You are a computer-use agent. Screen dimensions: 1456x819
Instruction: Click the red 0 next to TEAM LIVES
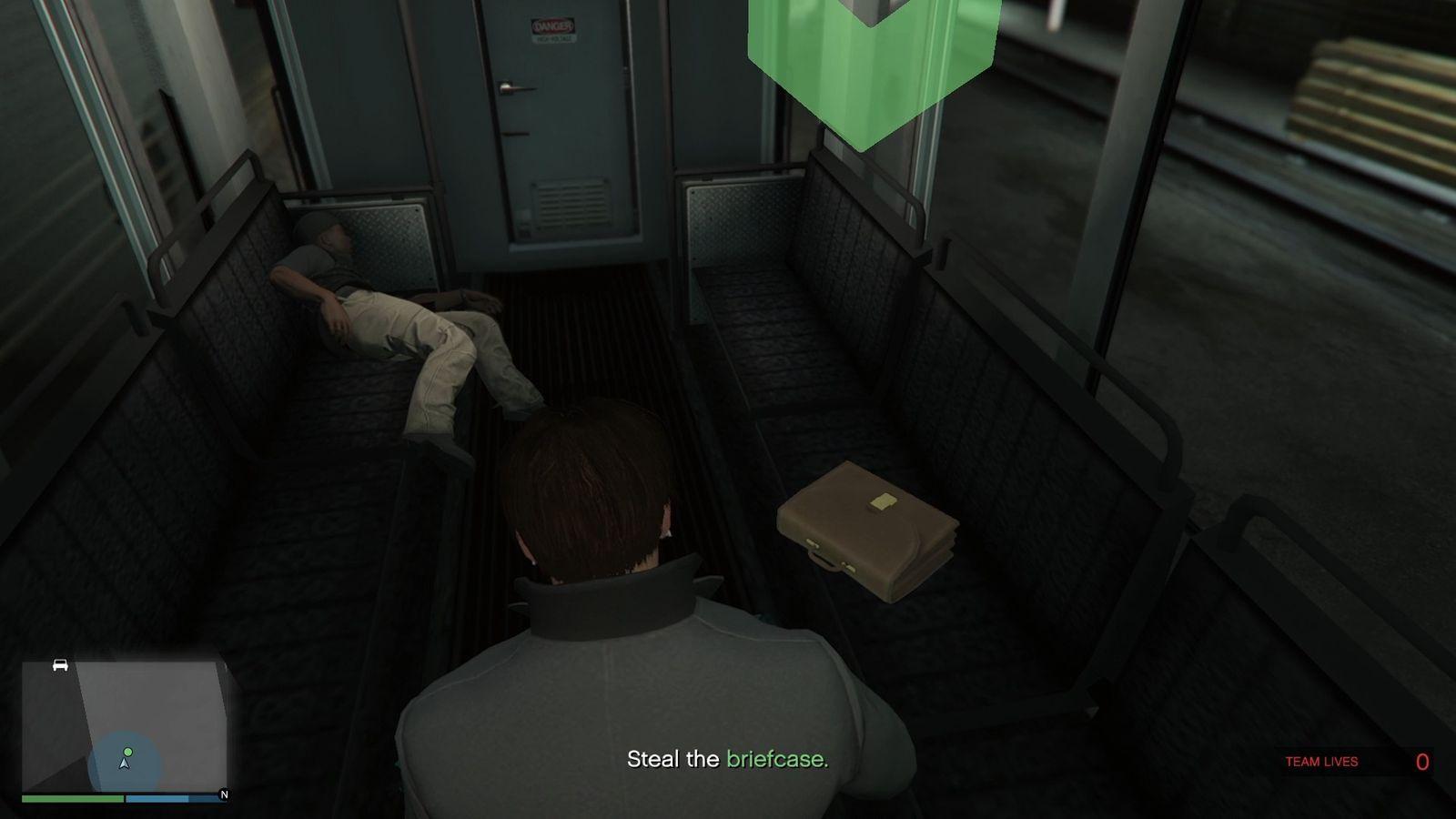pyautogui.click(x=1422, y=761)
